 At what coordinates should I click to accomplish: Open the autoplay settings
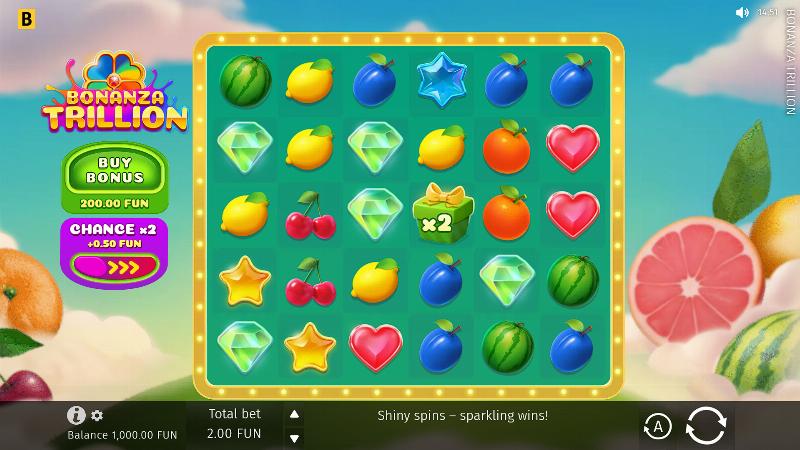pyautogui.click(x=656, y=426)
